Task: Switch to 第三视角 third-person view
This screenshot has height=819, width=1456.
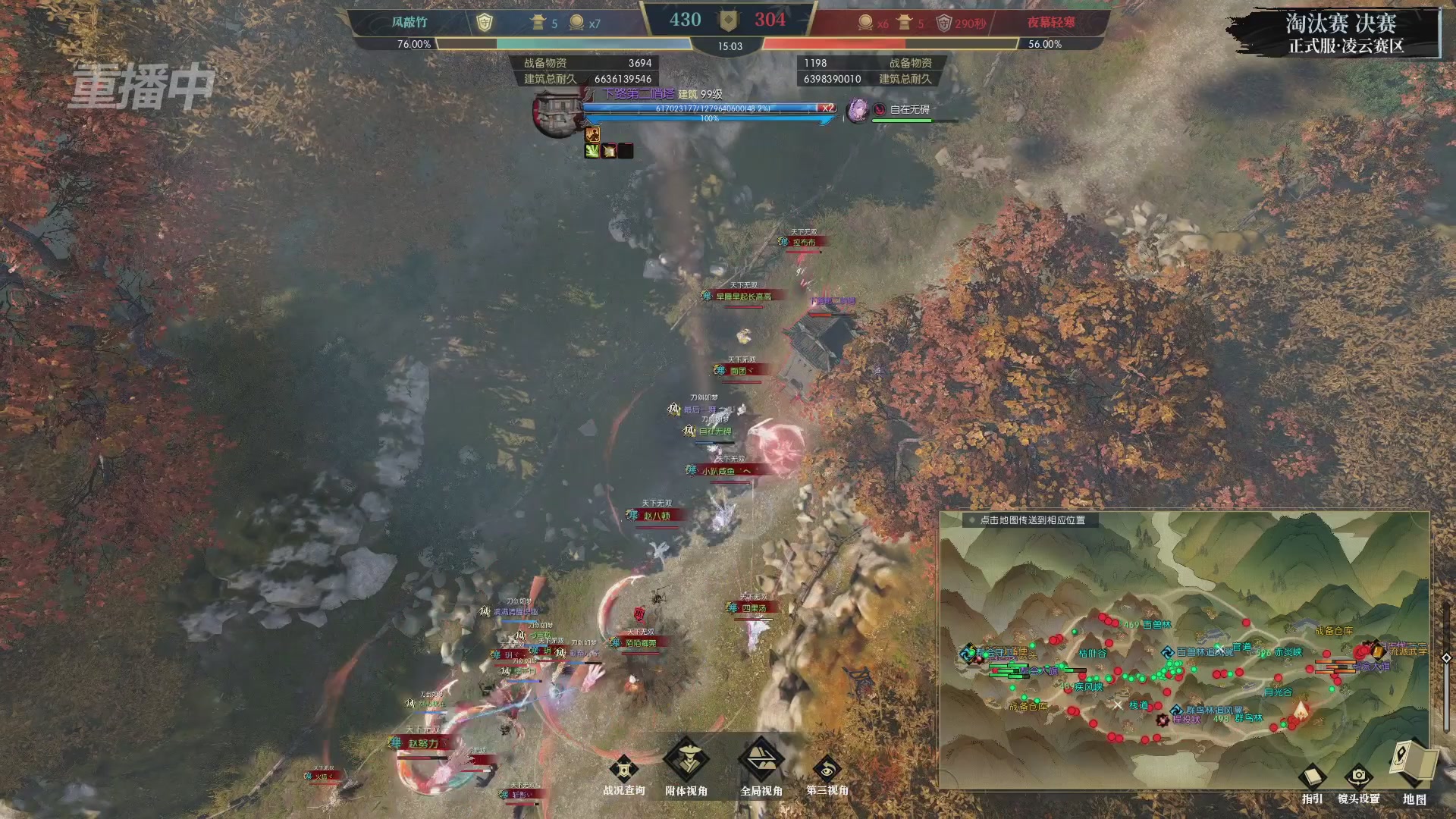Action: pyautogui.click(x=827, y=770)
